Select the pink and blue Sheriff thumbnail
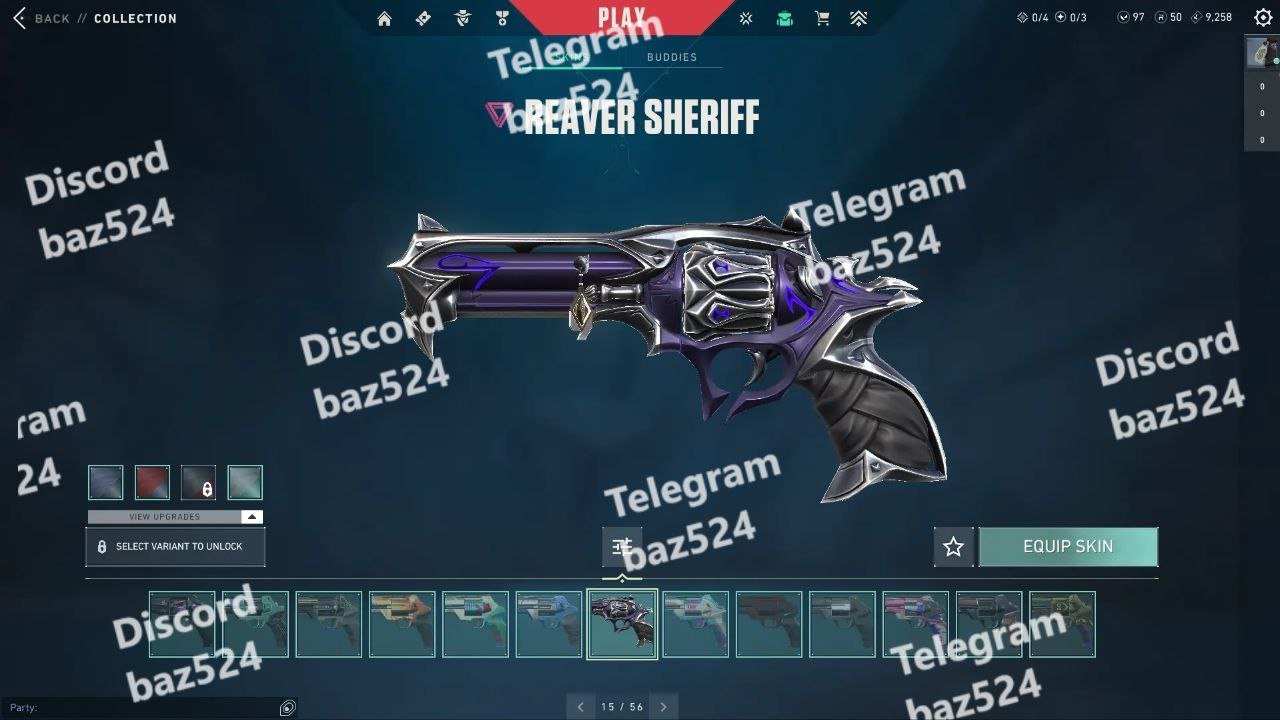Viewport: 1280px width, 720px height. coord(915,624)
